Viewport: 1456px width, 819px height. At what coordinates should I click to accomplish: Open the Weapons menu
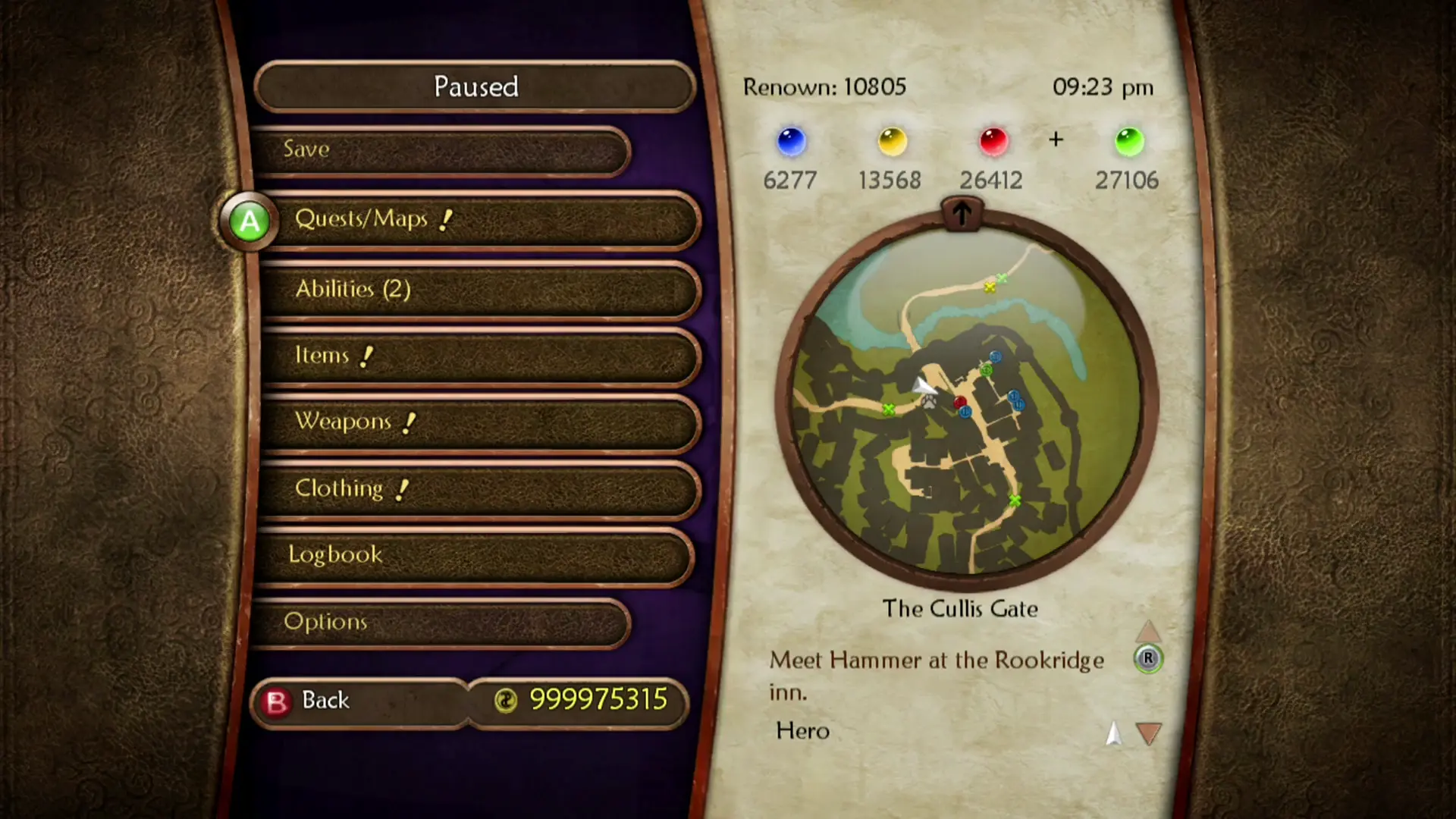coord(478,422)
